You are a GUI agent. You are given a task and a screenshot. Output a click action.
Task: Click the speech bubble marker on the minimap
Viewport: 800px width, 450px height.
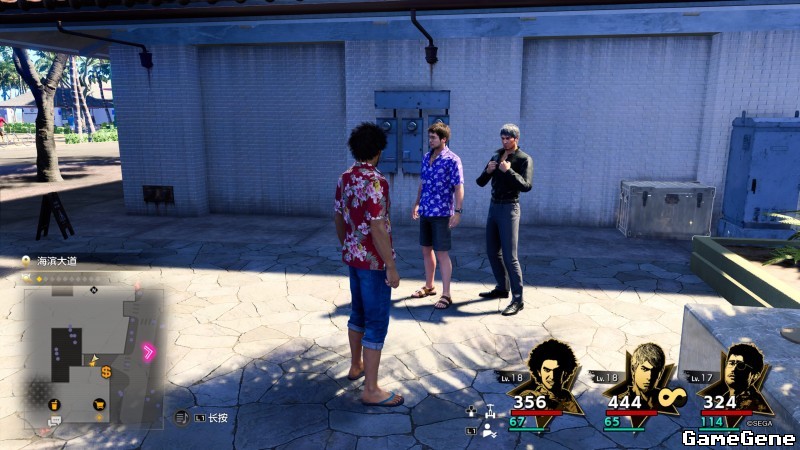54,421
